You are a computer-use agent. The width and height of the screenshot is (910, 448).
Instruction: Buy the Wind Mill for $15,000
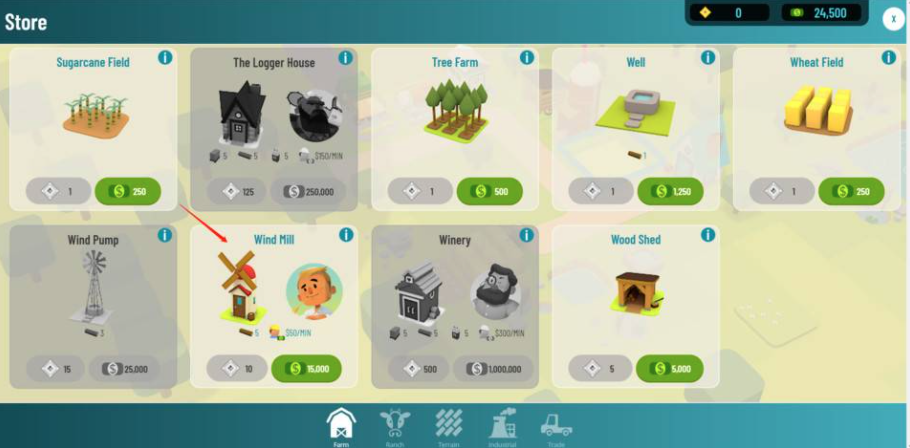(x=307, y=368)
